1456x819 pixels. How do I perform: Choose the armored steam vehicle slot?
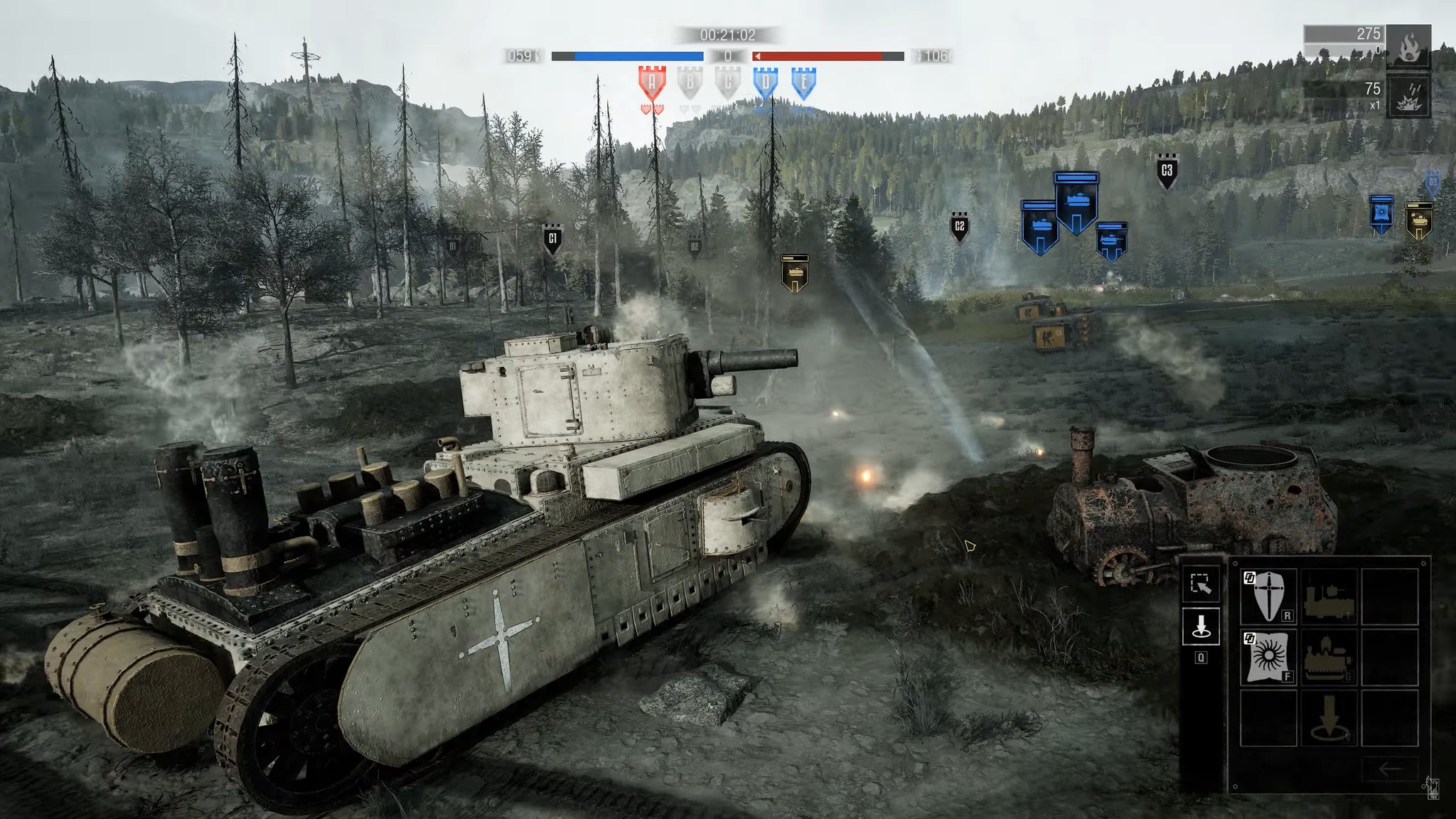[x=1329, y=657]
